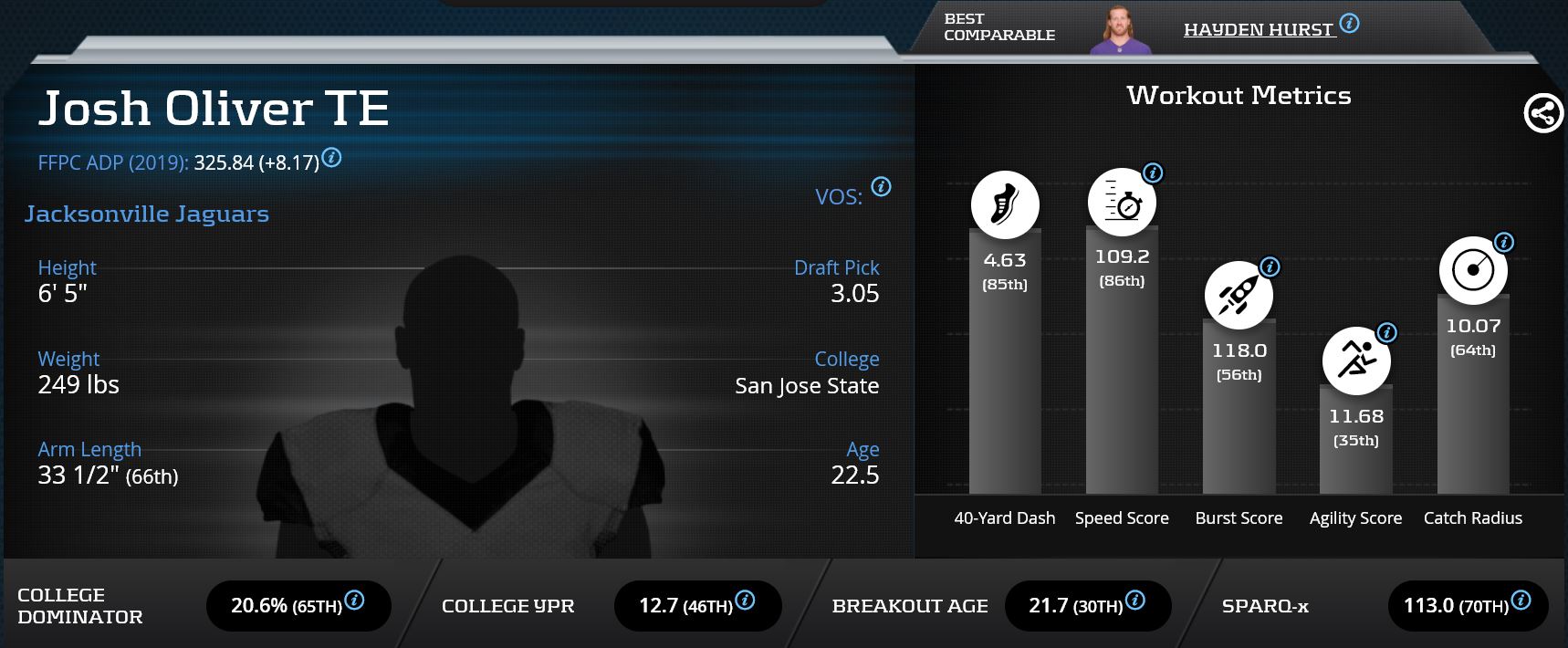Viewport: 1568px width, 648px height.
Task: Open Speed Score info tooltip icon
Action: tap(1153, 172)
